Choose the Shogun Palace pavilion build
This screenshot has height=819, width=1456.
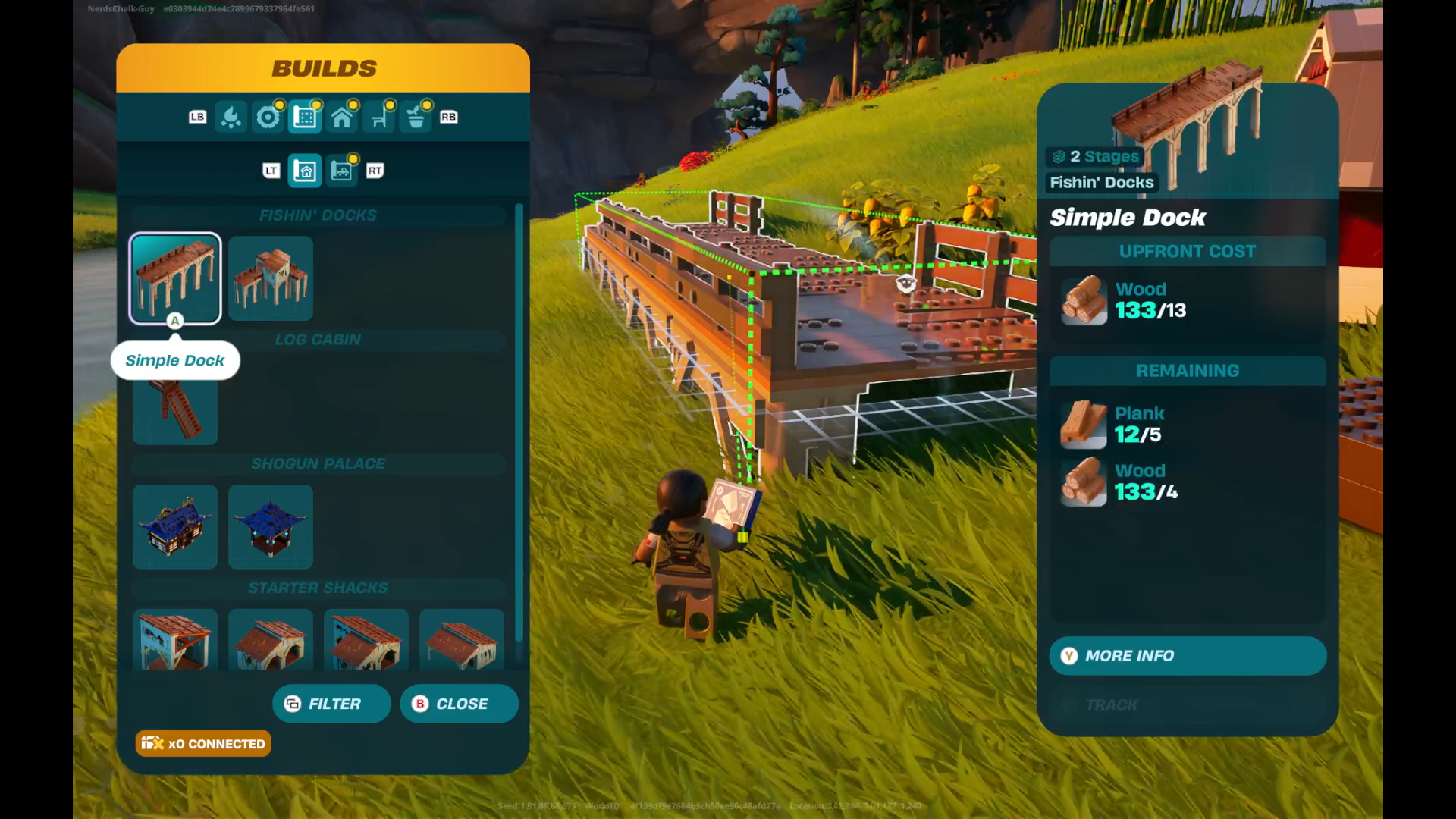pyautogui.click(x=271, y=527)
